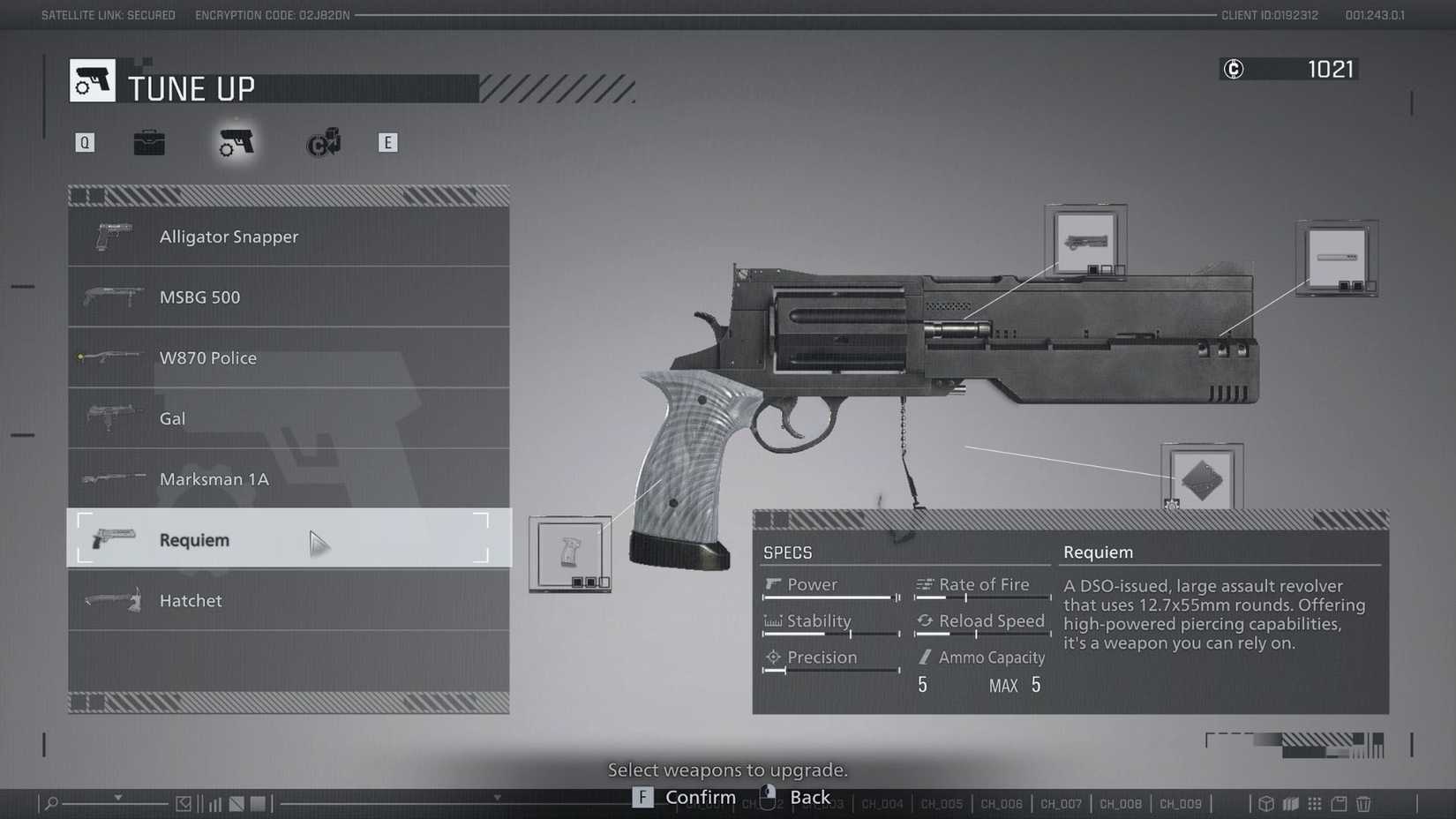Click the trash icon in the bottom bar
1456x819 pixels.
point(1363,804)
